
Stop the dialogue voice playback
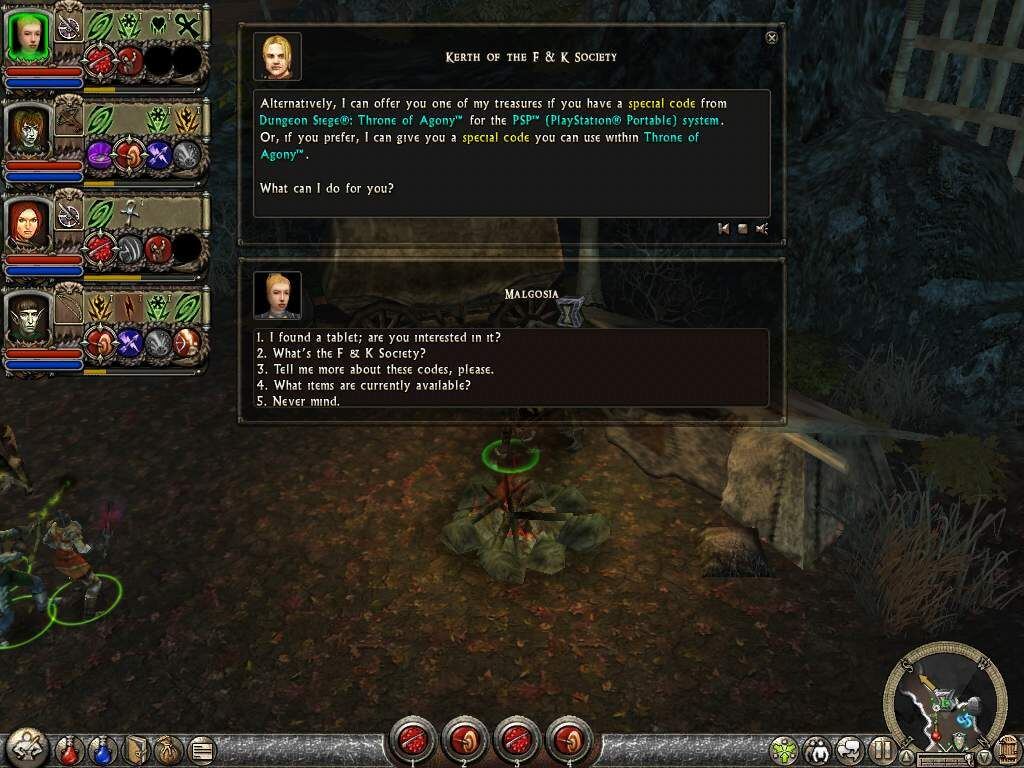click(x=742, y=229)
